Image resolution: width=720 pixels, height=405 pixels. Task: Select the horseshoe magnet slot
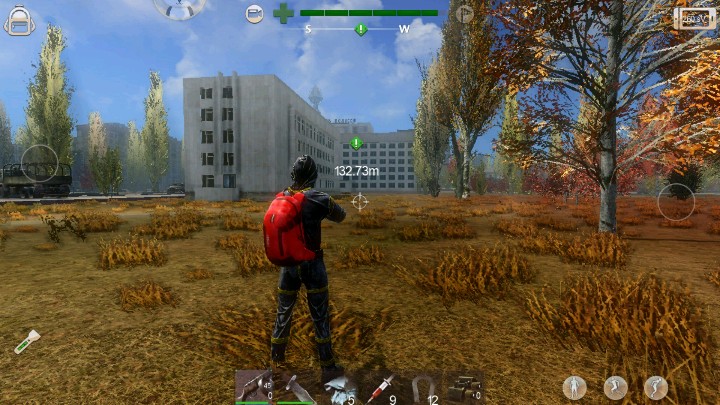point(422,387)
